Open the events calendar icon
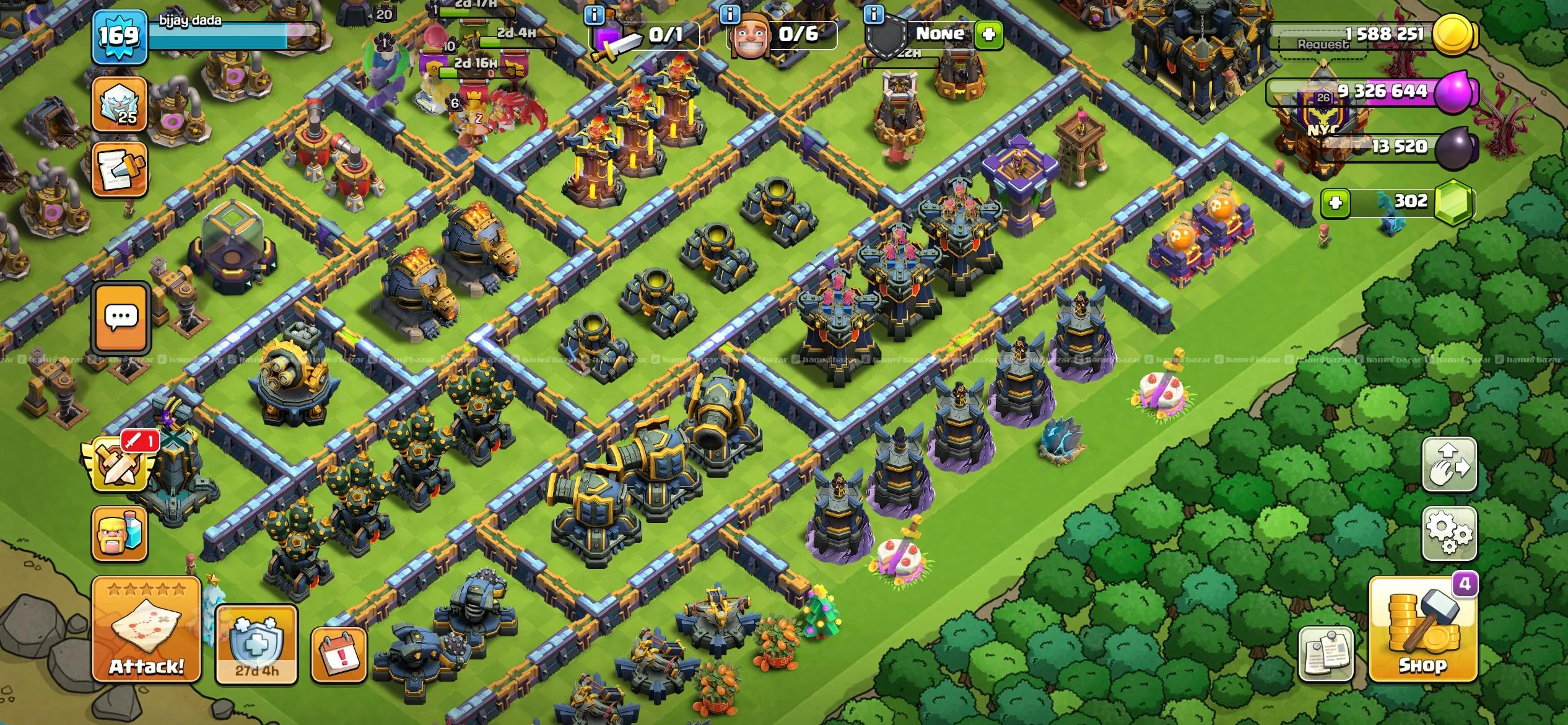The width and height of the screenshot is (1568, 725). tap(339, 654)
